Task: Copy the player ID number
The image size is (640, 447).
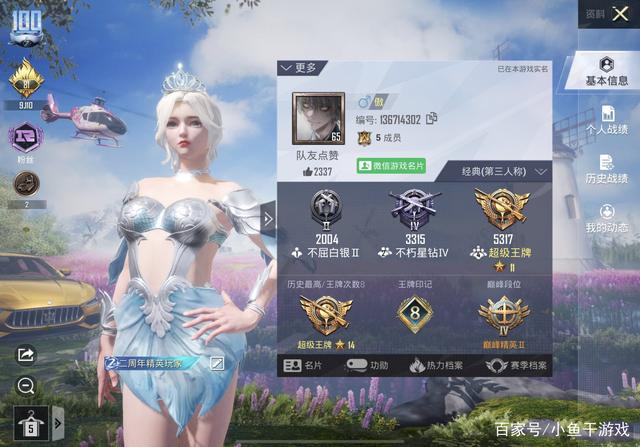Action: pyautogui.click(x=432, y=118)
